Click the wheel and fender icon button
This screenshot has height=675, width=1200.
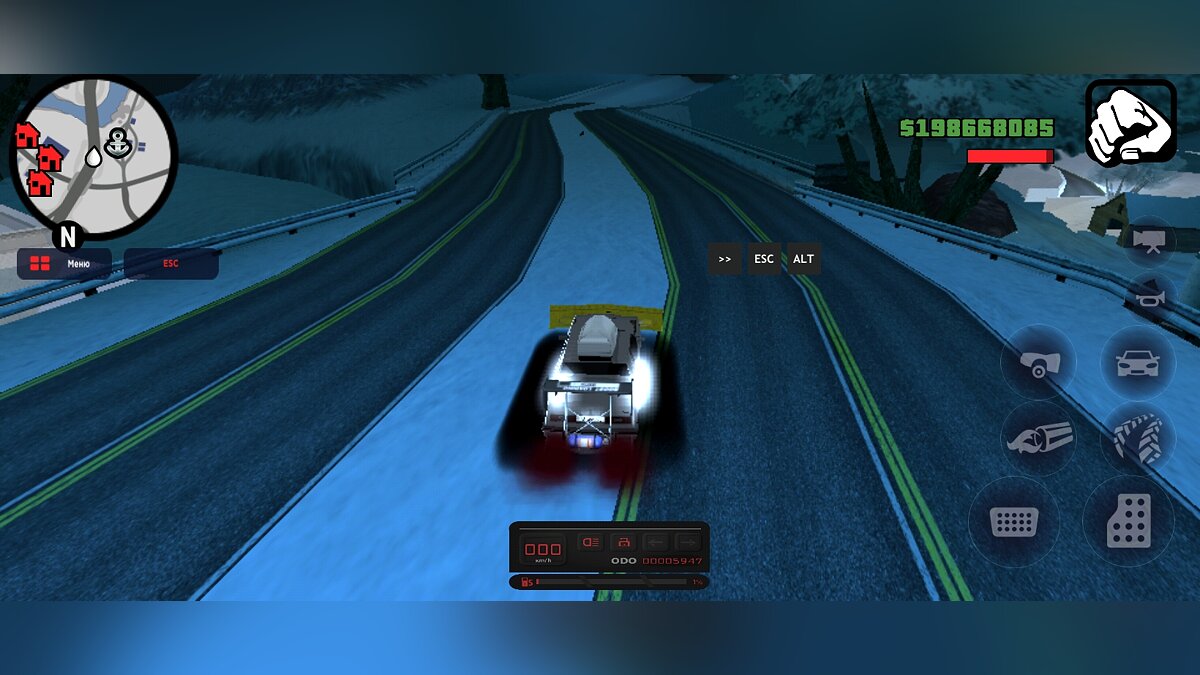coord(1038,362)
